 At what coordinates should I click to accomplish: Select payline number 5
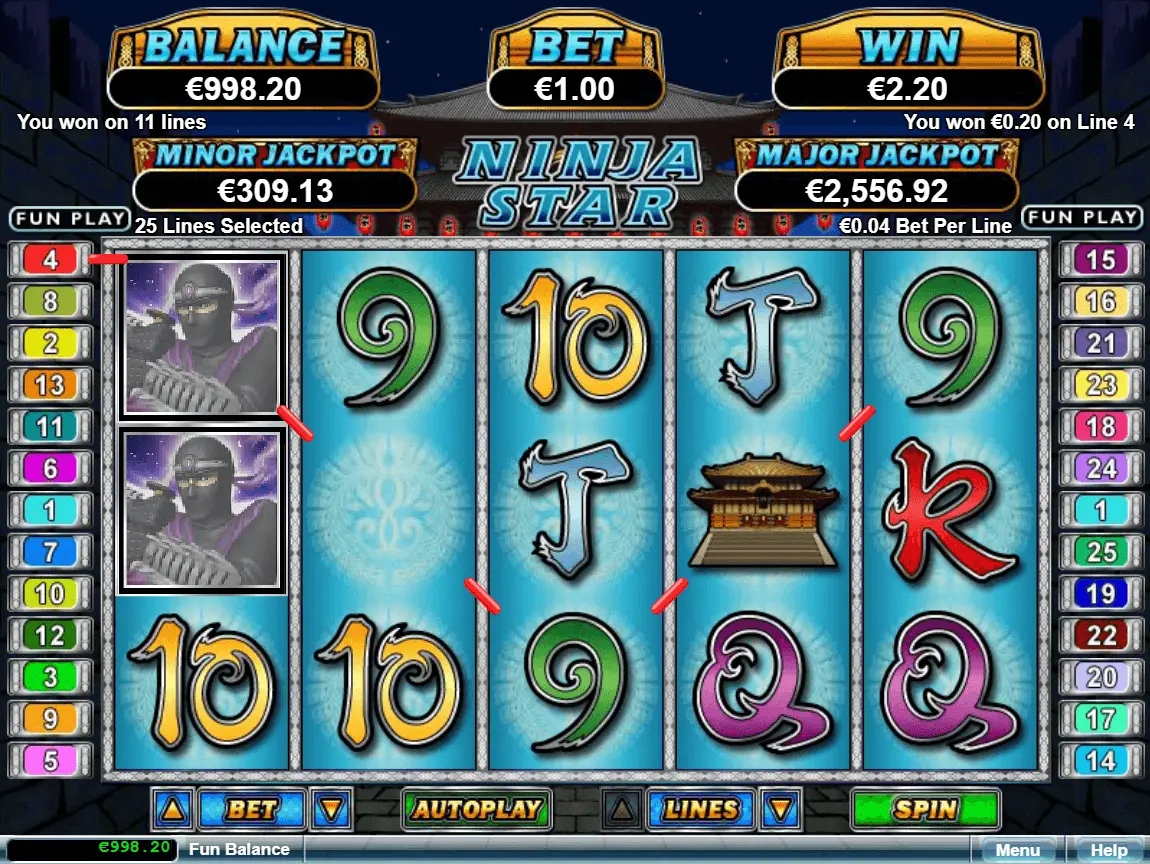click(50, 760)
